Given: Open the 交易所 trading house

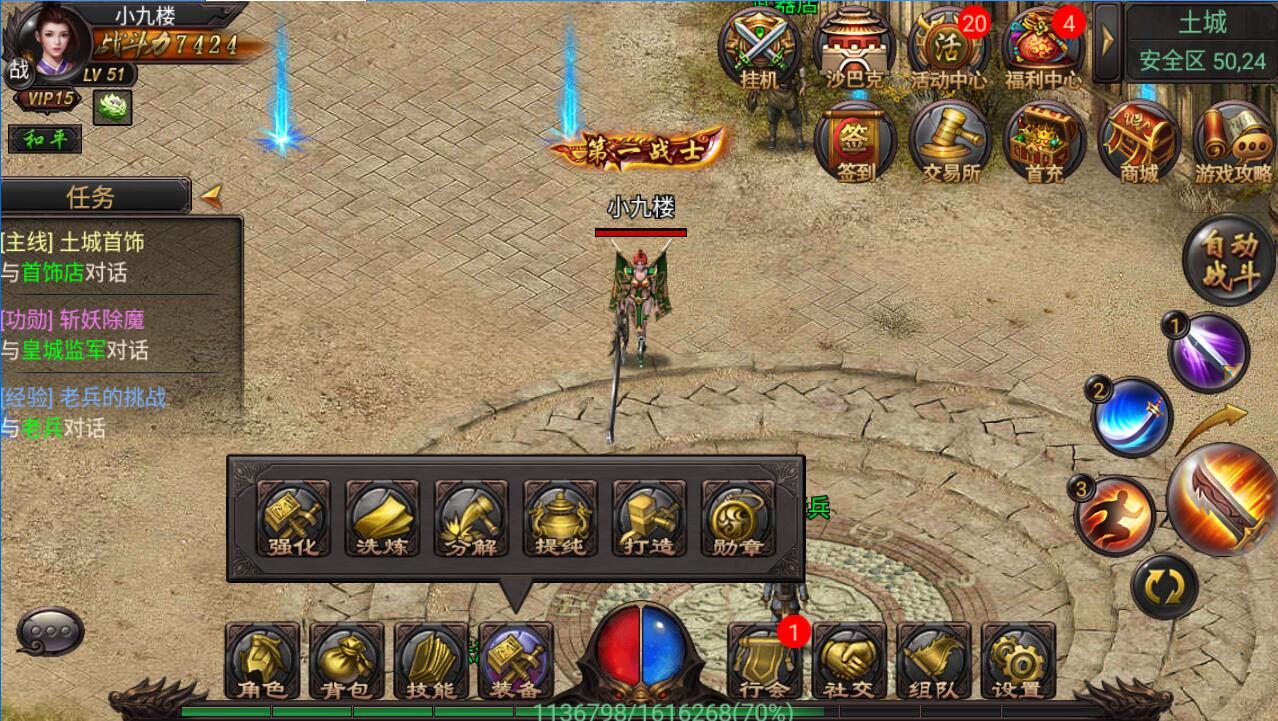Looking at the screenshot, I should pyautogui.click(x=950, y=143).
